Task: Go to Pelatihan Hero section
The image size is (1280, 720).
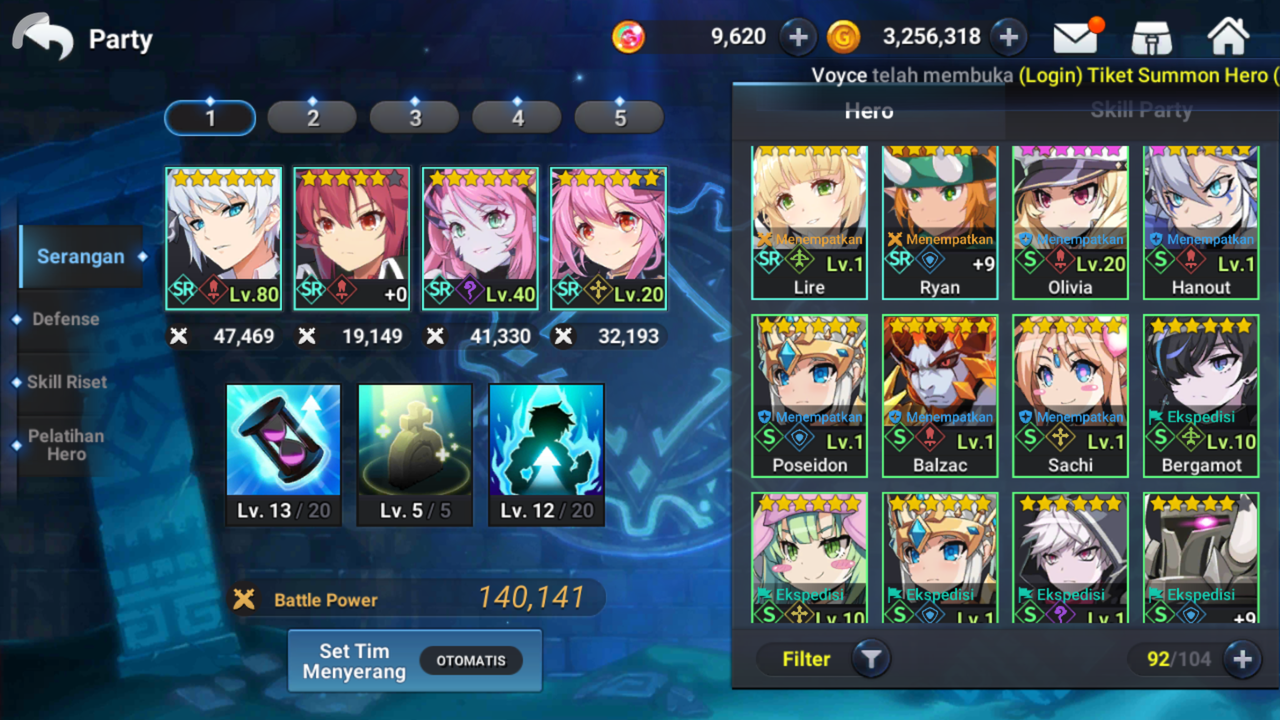Action: coord(66,445)
